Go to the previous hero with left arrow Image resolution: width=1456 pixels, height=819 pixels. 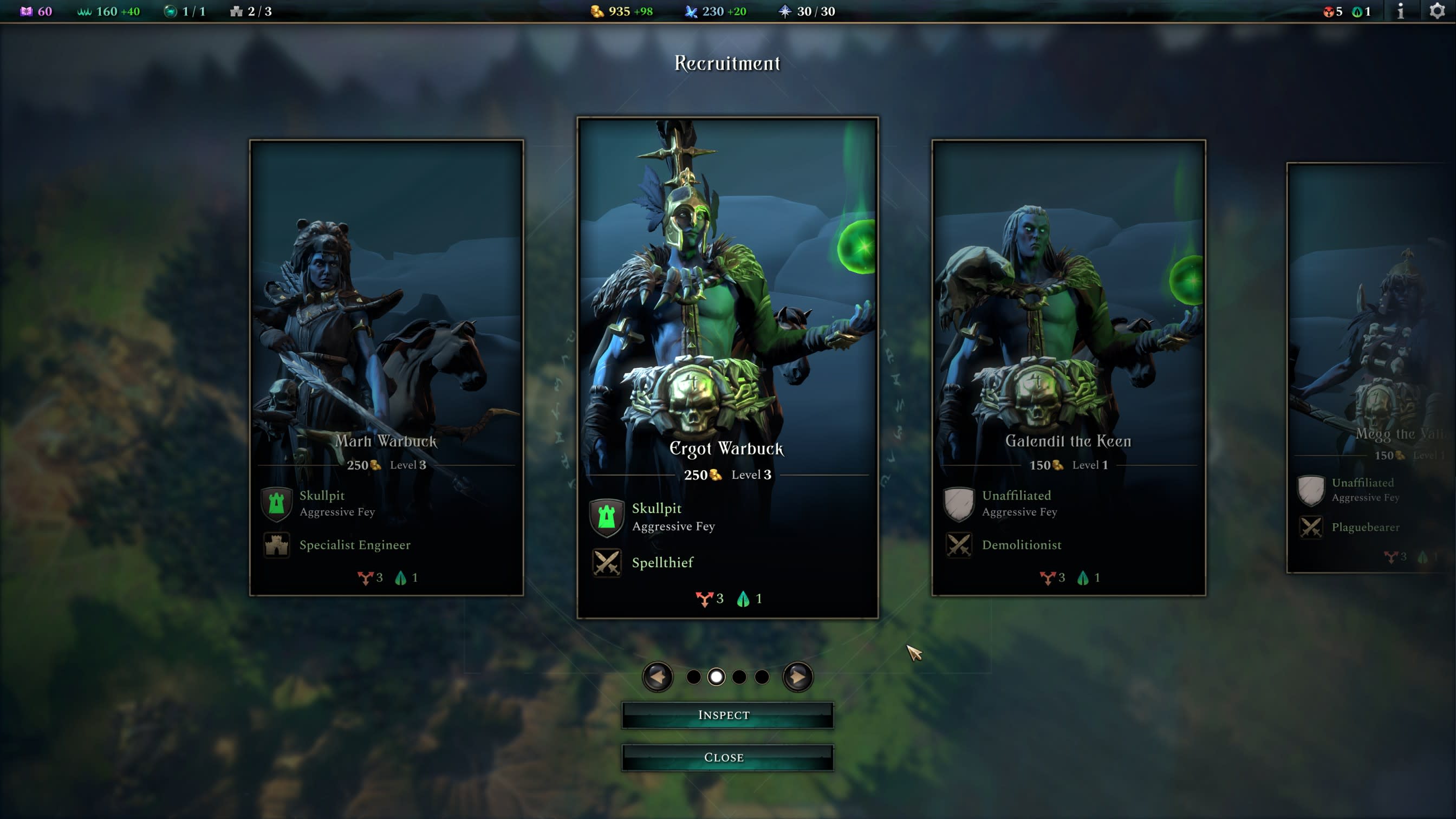658,677
